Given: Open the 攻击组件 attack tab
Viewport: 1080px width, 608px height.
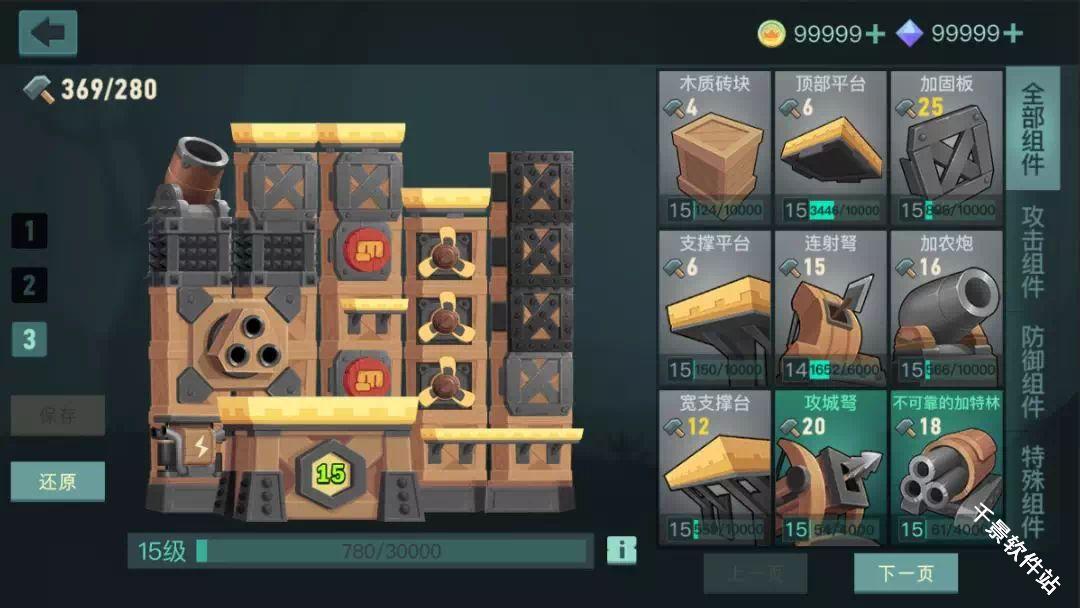Looking at the screenshot, I should (x=1033, y=252).
